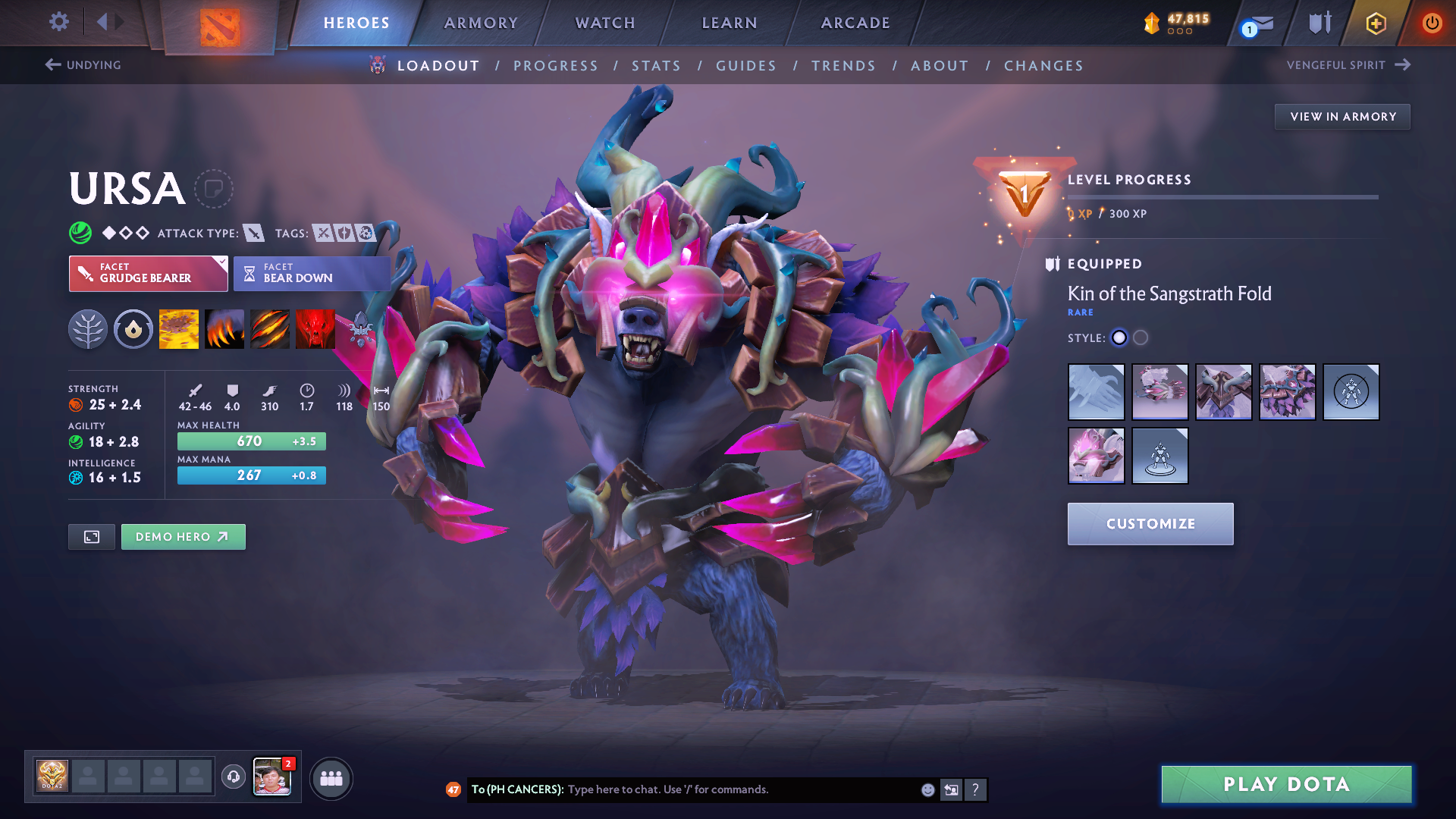The image size is (1456, 819).
Task: Click the innate ability droplet icon
Action: (x=133, y=329)
